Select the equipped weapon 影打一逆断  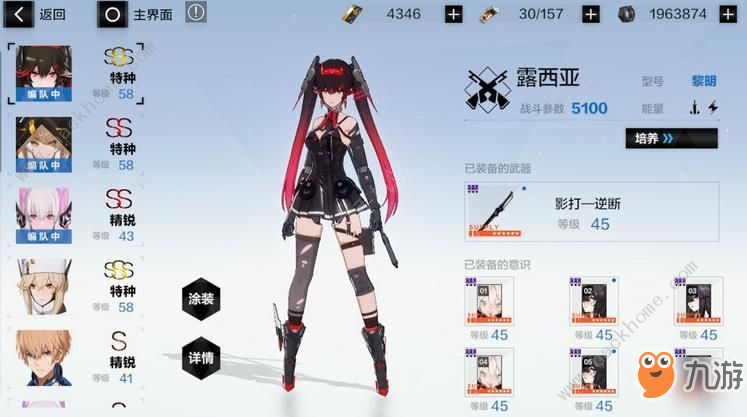[x=590, y=213]
